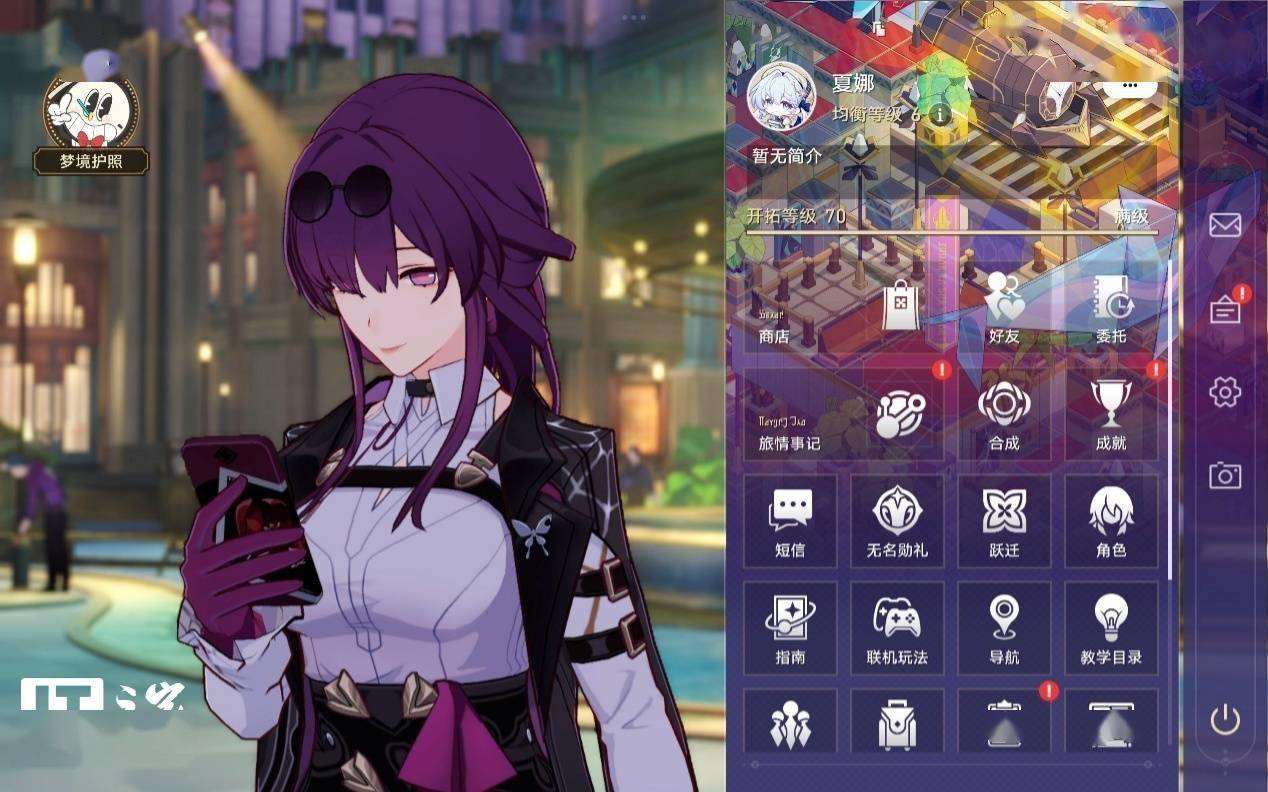Open the 委托 assignments menu
Image resolution: width=1268 pixels, height=792 pixels.
[x=1110, y=310]
